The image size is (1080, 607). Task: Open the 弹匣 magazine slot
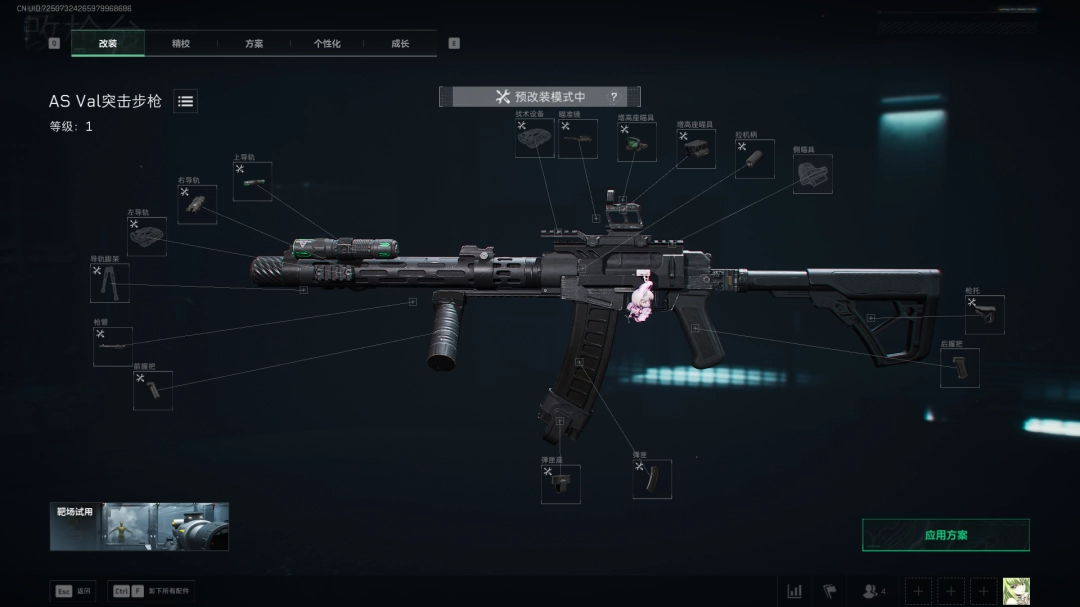[651, 479]
